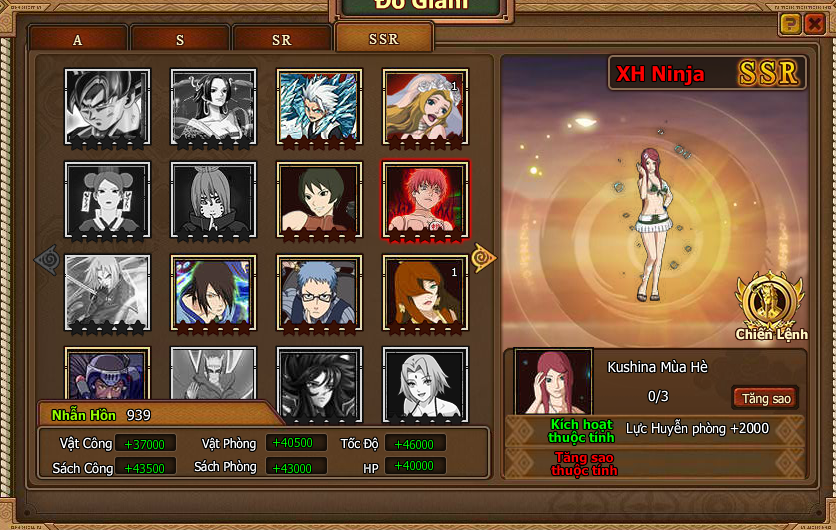The height and width of the screenshot is (530, 836).
Task: Choose the dark-haired woman in red top portrait
Action: click(319, 199)
